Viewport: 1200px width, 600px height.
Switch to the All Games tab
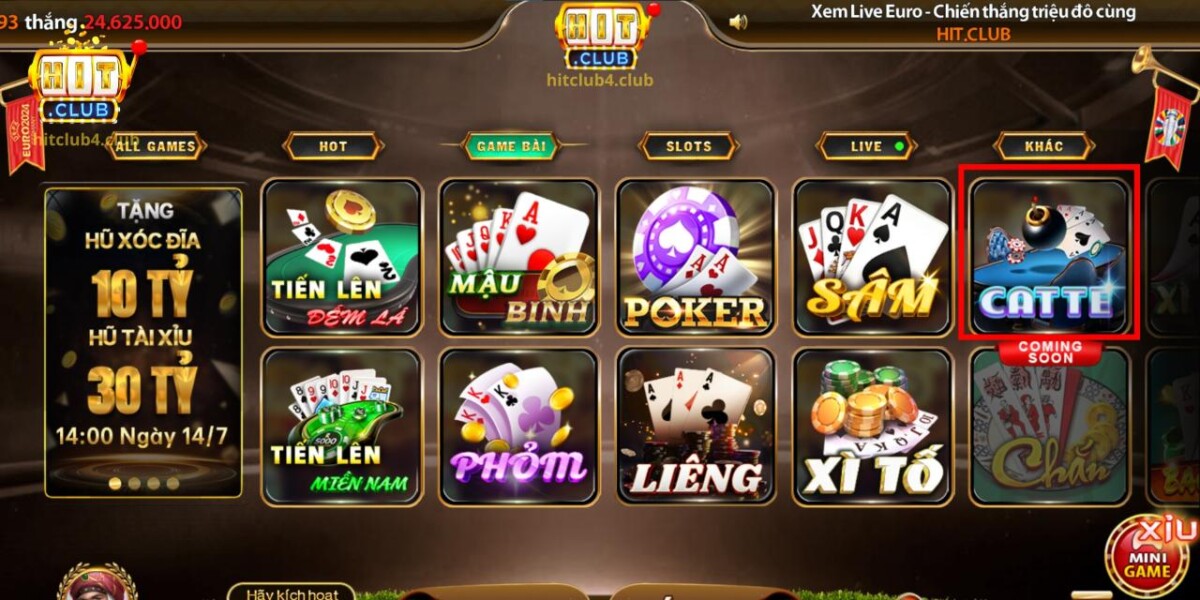click(x=156, y=146)
